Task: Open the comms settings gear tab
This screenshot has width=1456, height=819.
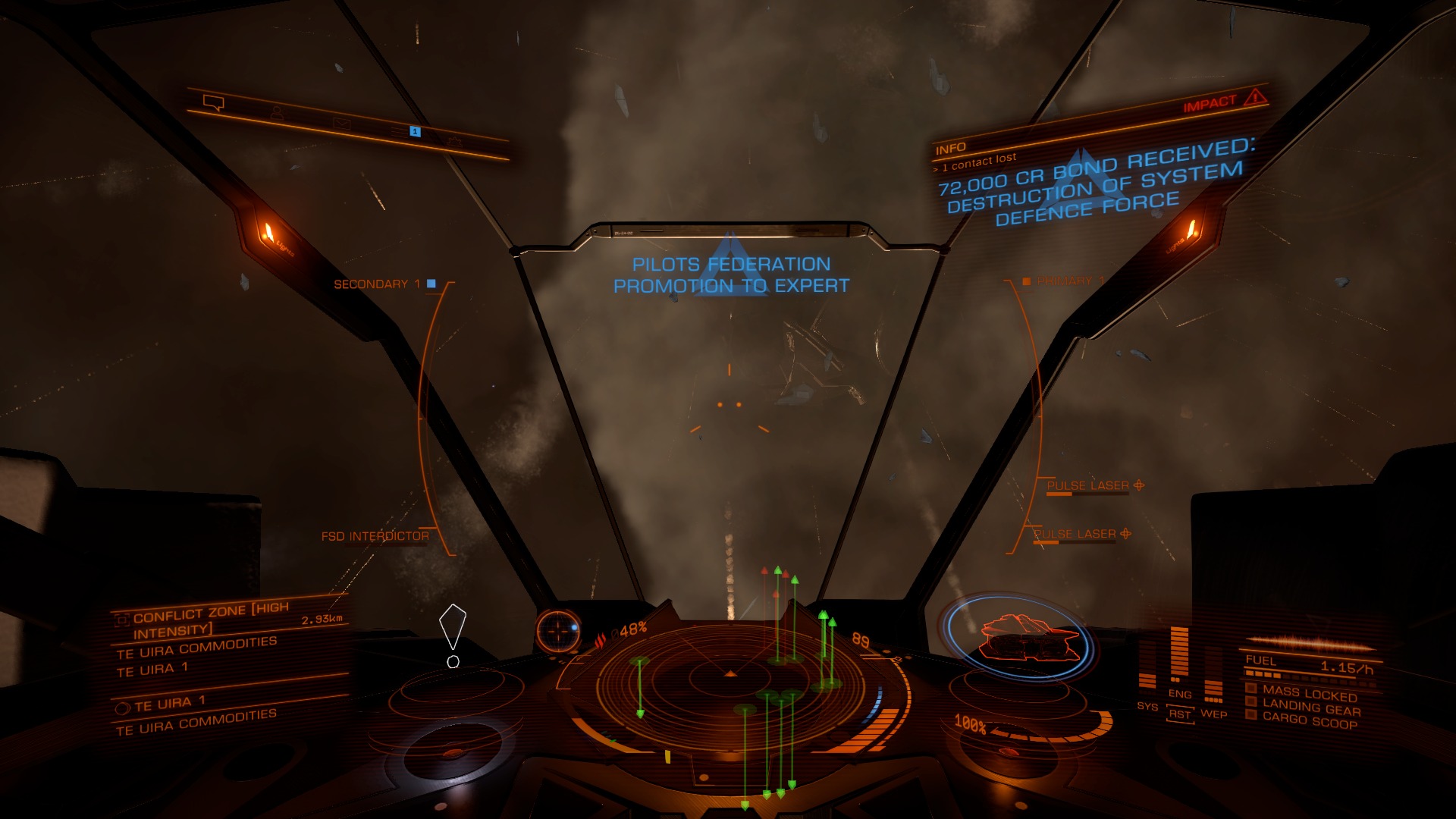Action: tap(454, 141)
